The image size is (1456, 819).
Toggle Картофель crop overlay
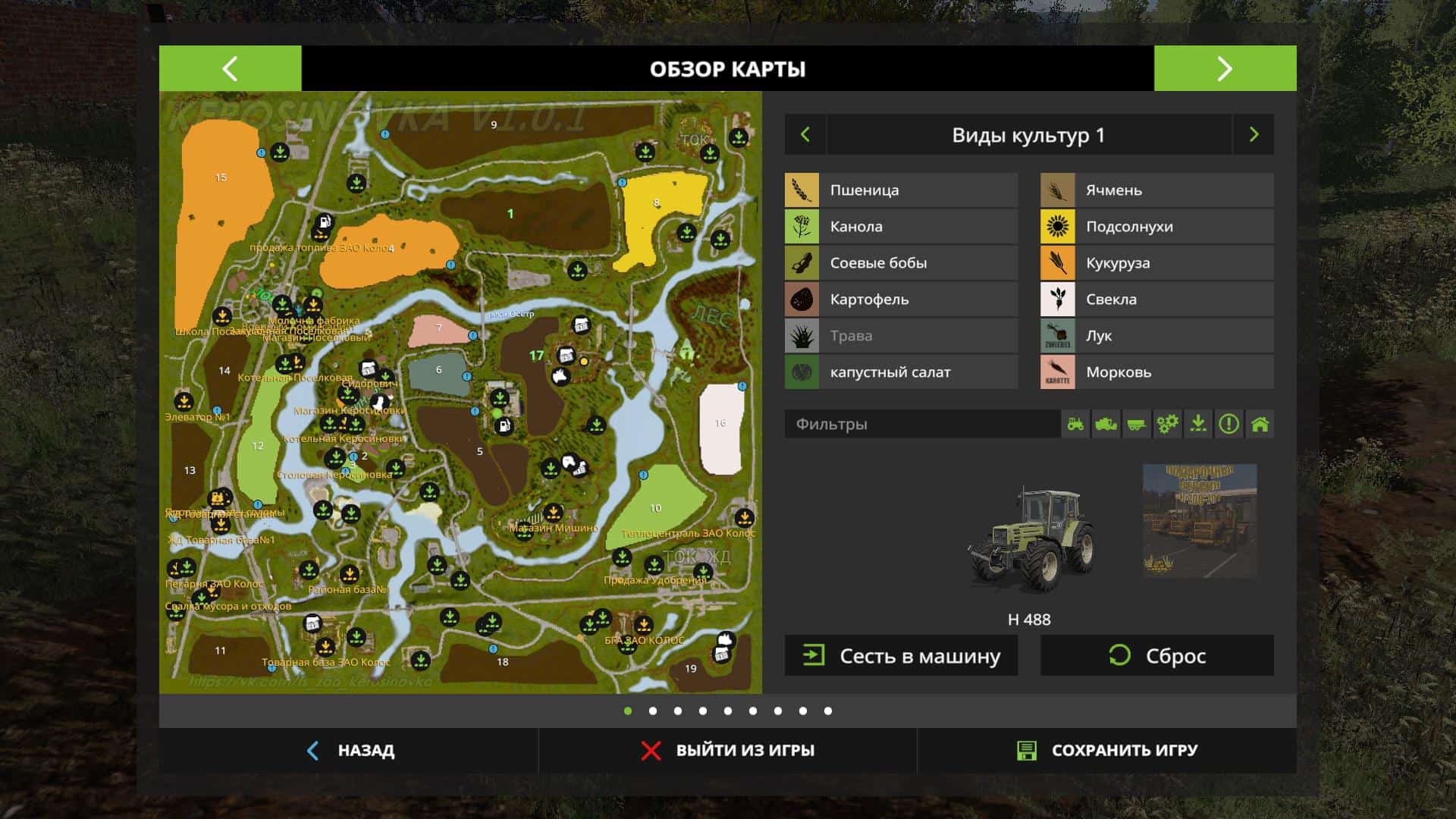901,300
